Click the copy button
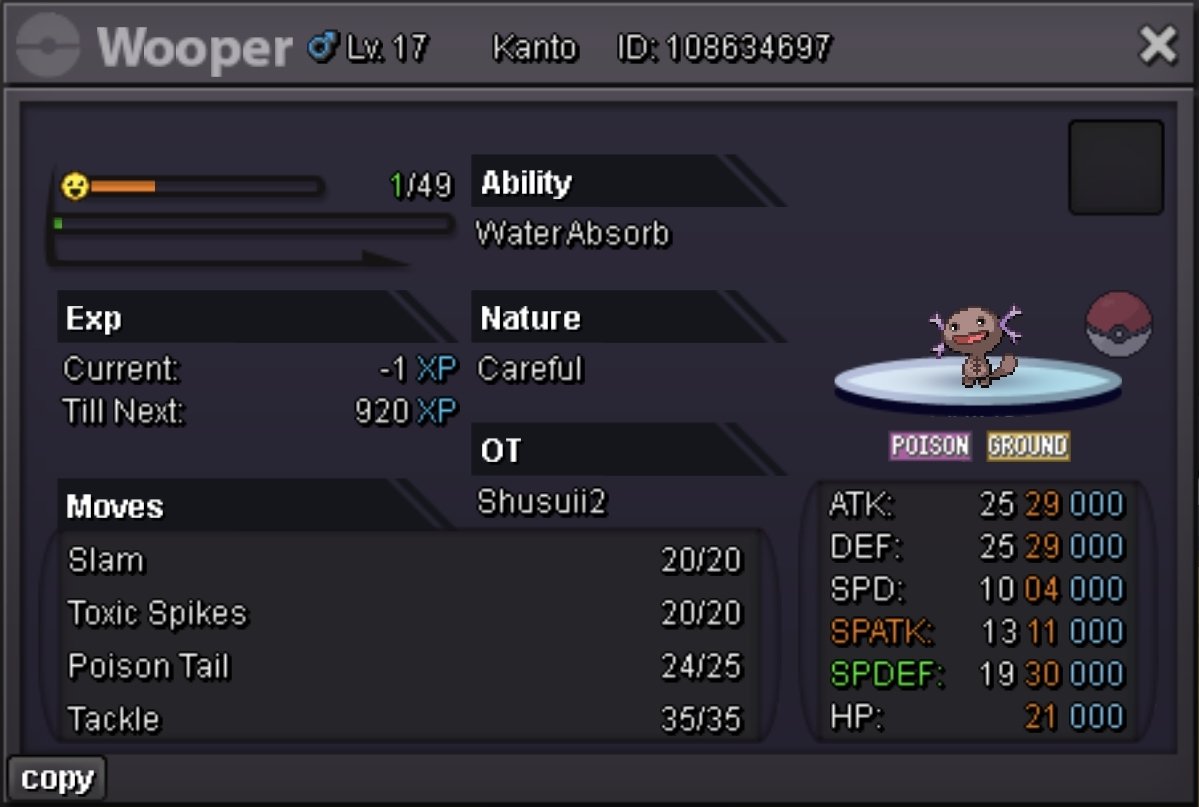Image resolution: width=1199 pixels, height=807 pixels. pos(57,779)
